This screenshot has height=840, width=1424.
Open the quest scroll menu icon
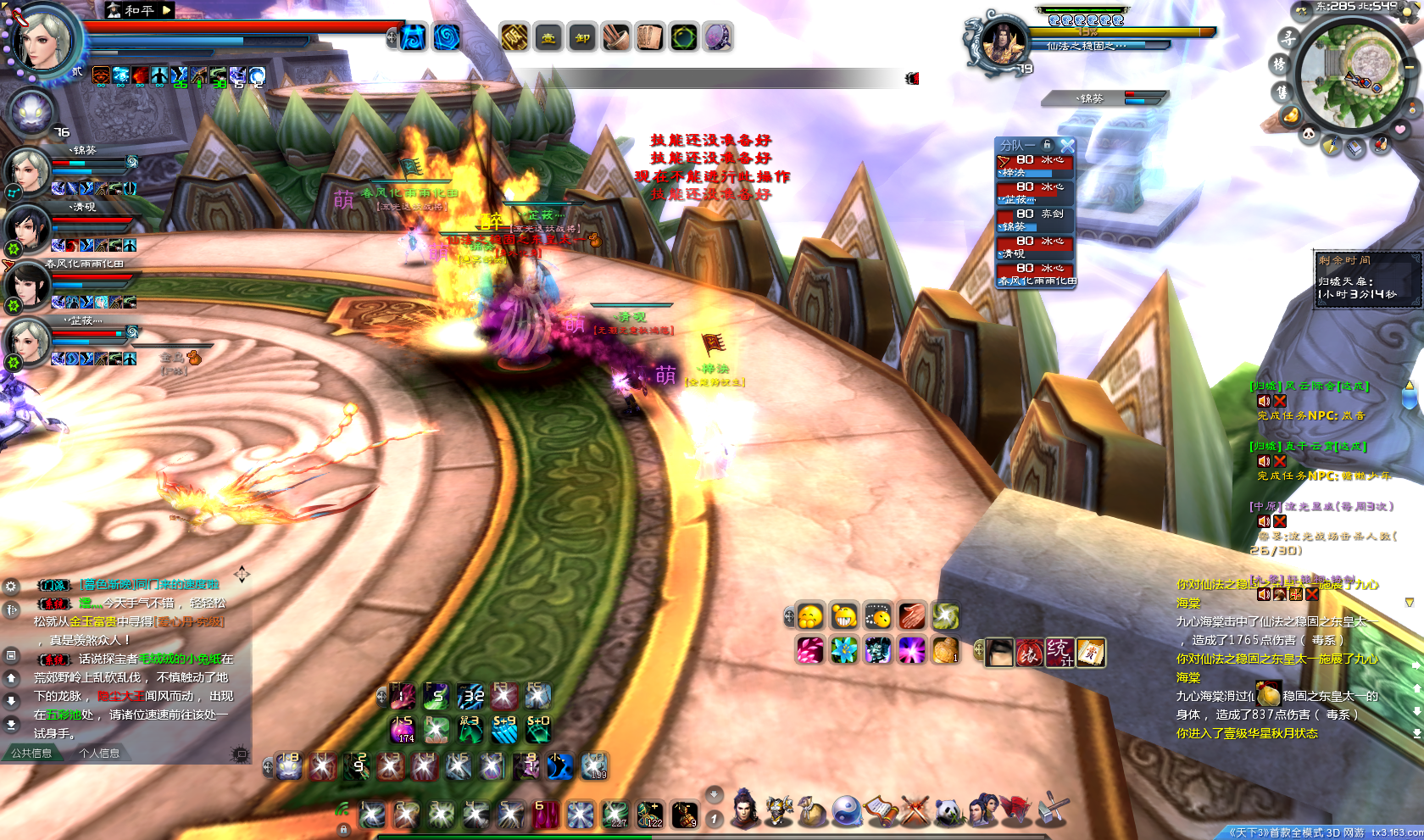pos(881,811)
